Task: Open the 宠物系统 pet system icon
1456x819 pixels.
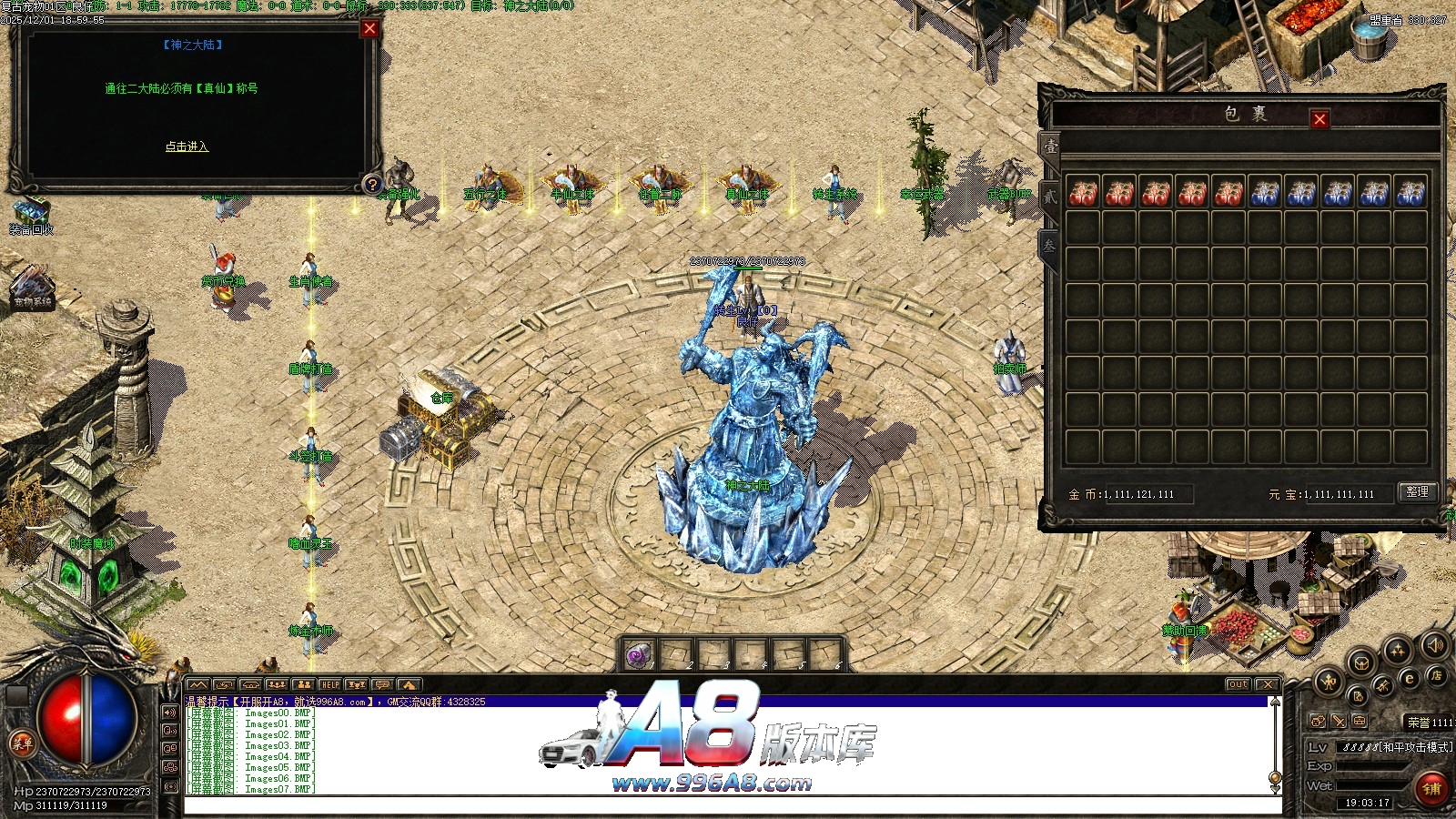Action: 32,287
